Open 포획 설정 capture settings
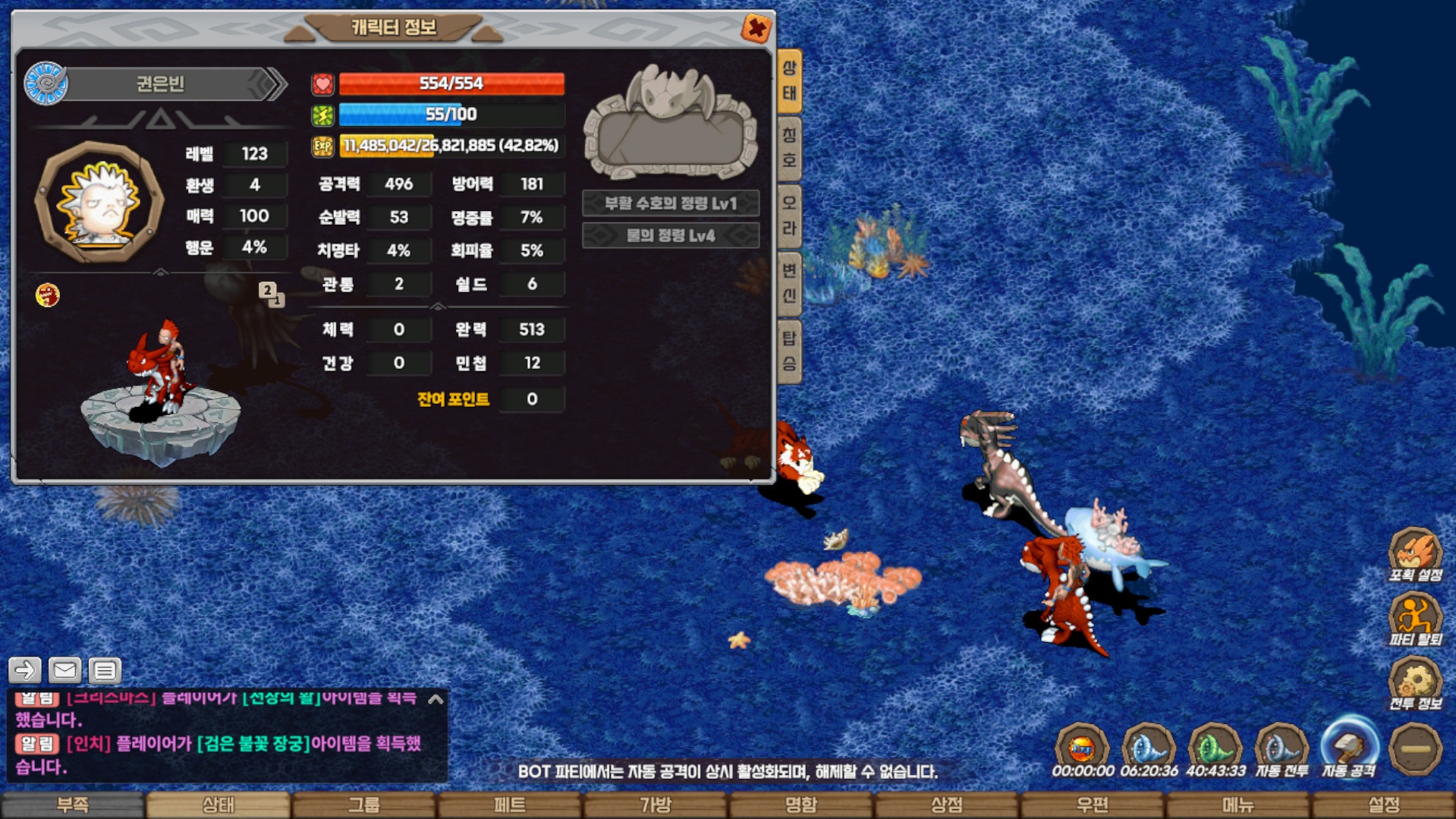This screenshot has width=1456, height=819. [1415, 554]
